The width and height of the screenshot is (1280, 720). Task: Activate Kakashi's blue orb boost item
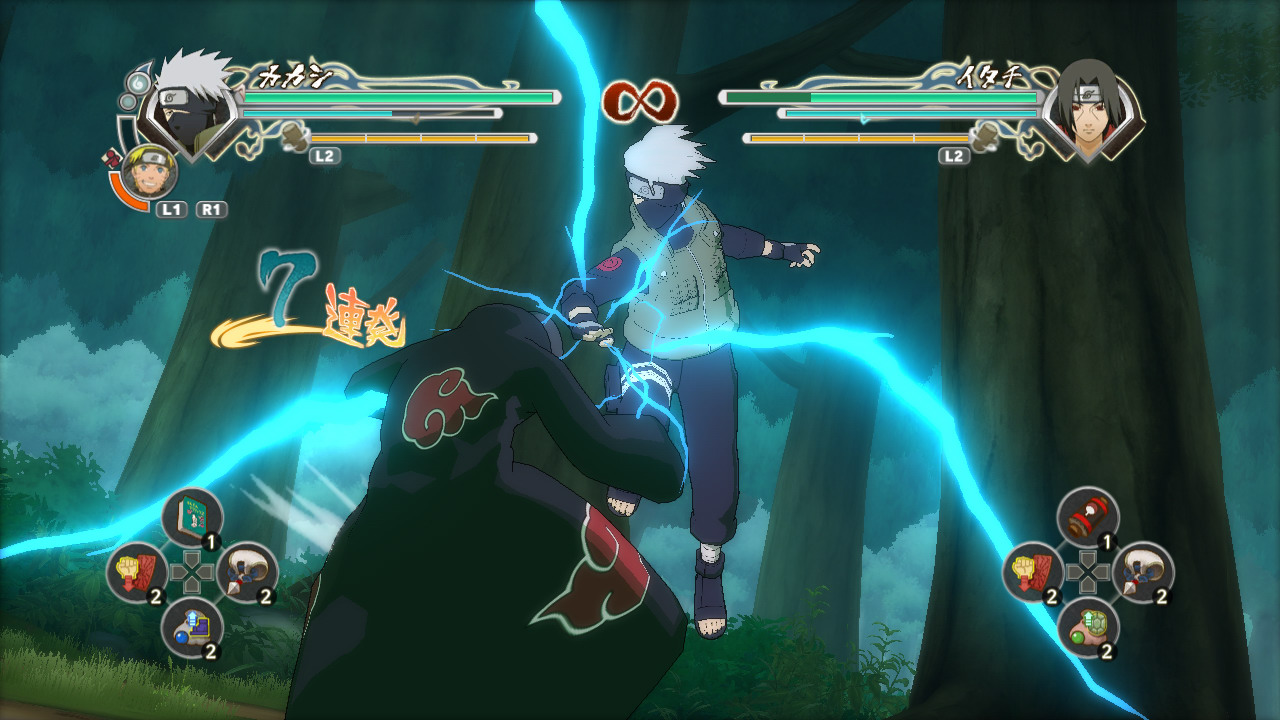pos(192,627)
